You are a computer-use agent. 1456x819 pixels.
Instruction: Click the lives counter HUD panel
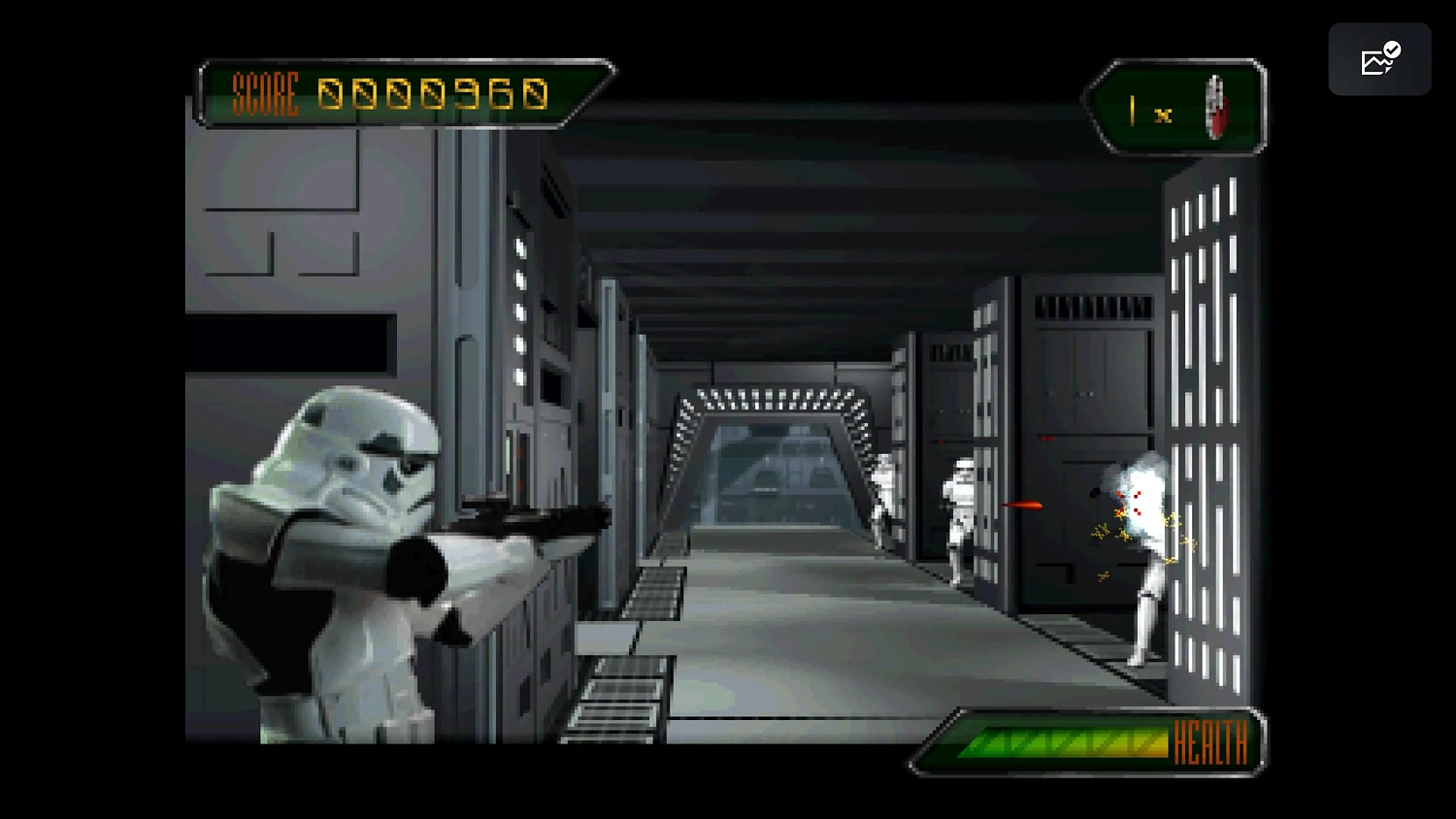click(1177, 107)
